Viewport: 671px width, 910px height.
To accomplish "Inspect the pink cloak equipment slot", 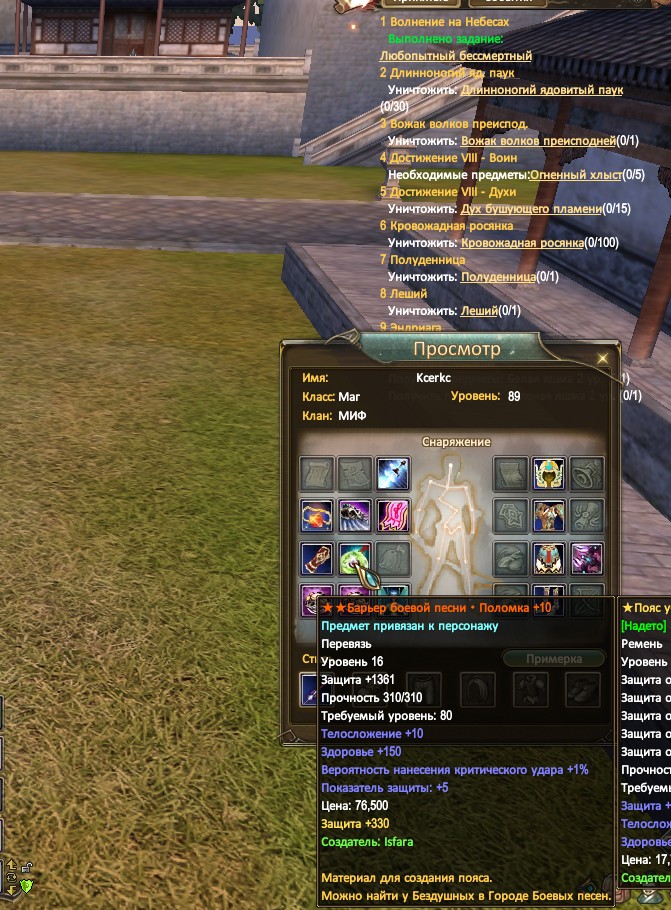I will [393, 516].
